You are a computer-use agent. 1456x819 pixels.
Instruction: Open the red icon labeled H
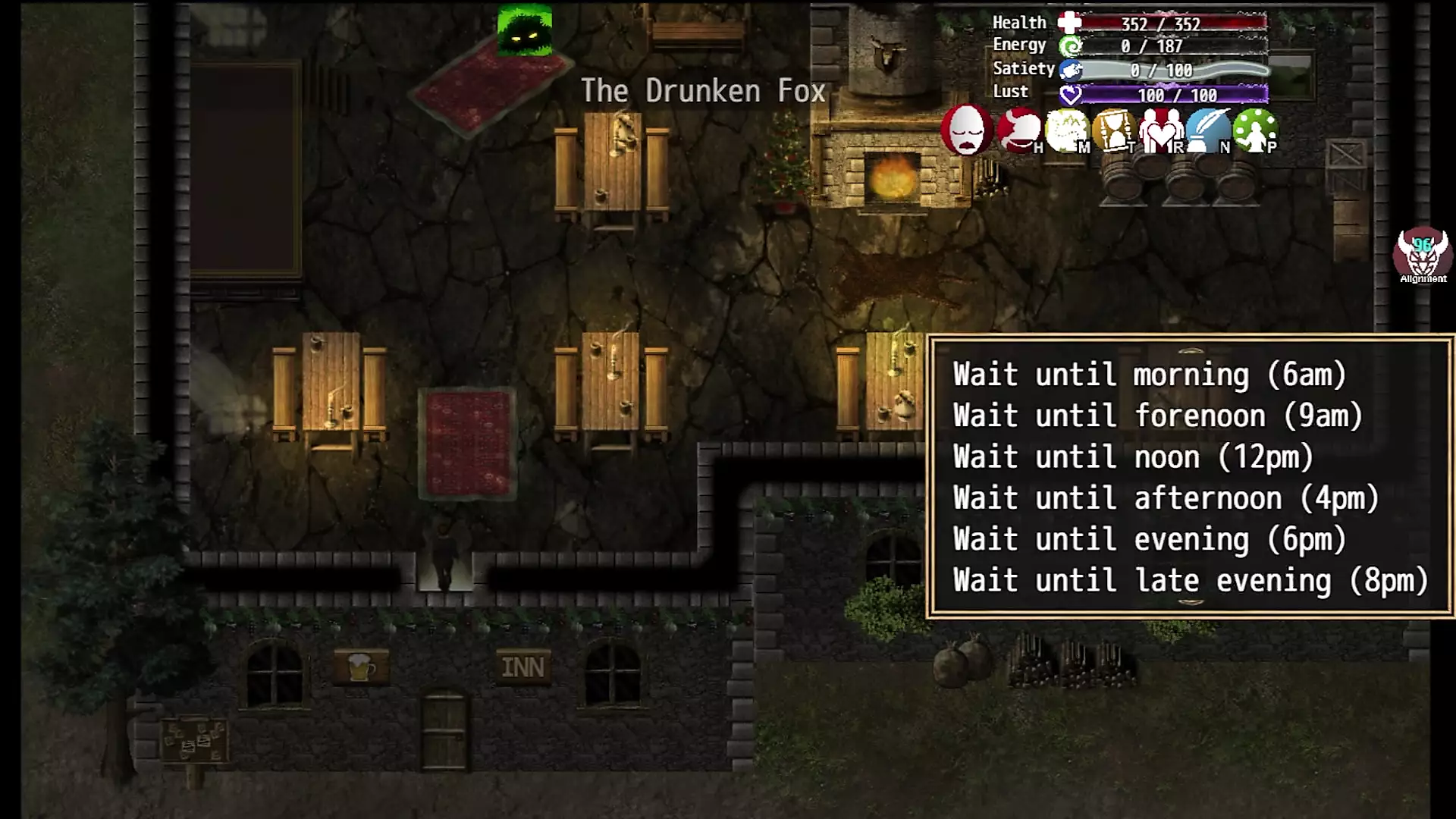point(1018,130)
